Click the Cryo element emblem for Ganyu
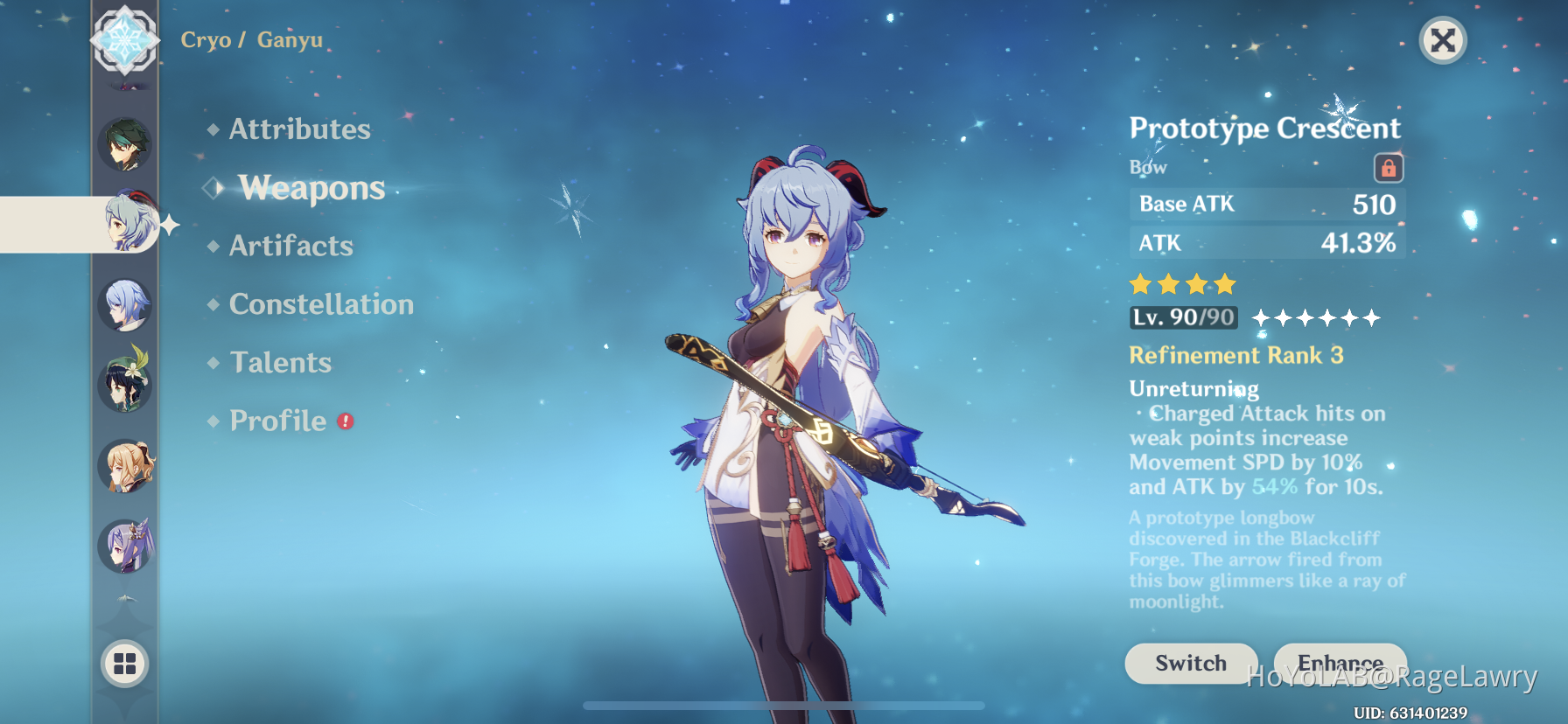This screenshot has width=1568, height=724. coord(125,40)
